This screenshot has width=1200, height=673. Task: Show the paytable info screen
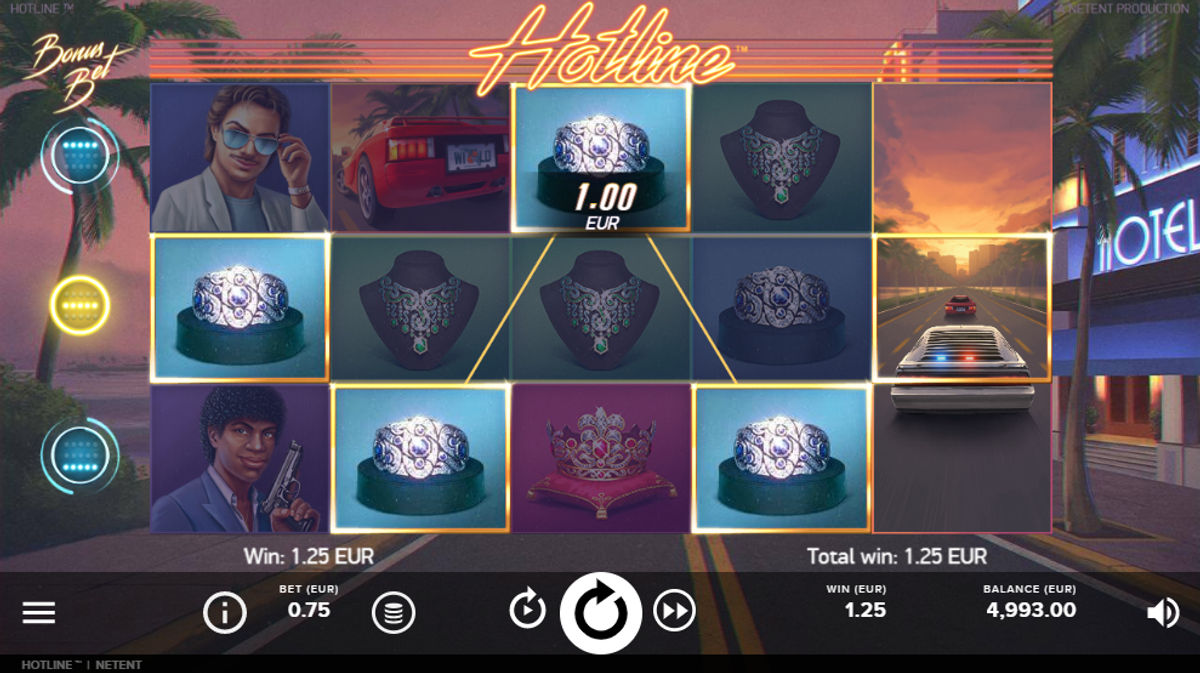224,613
